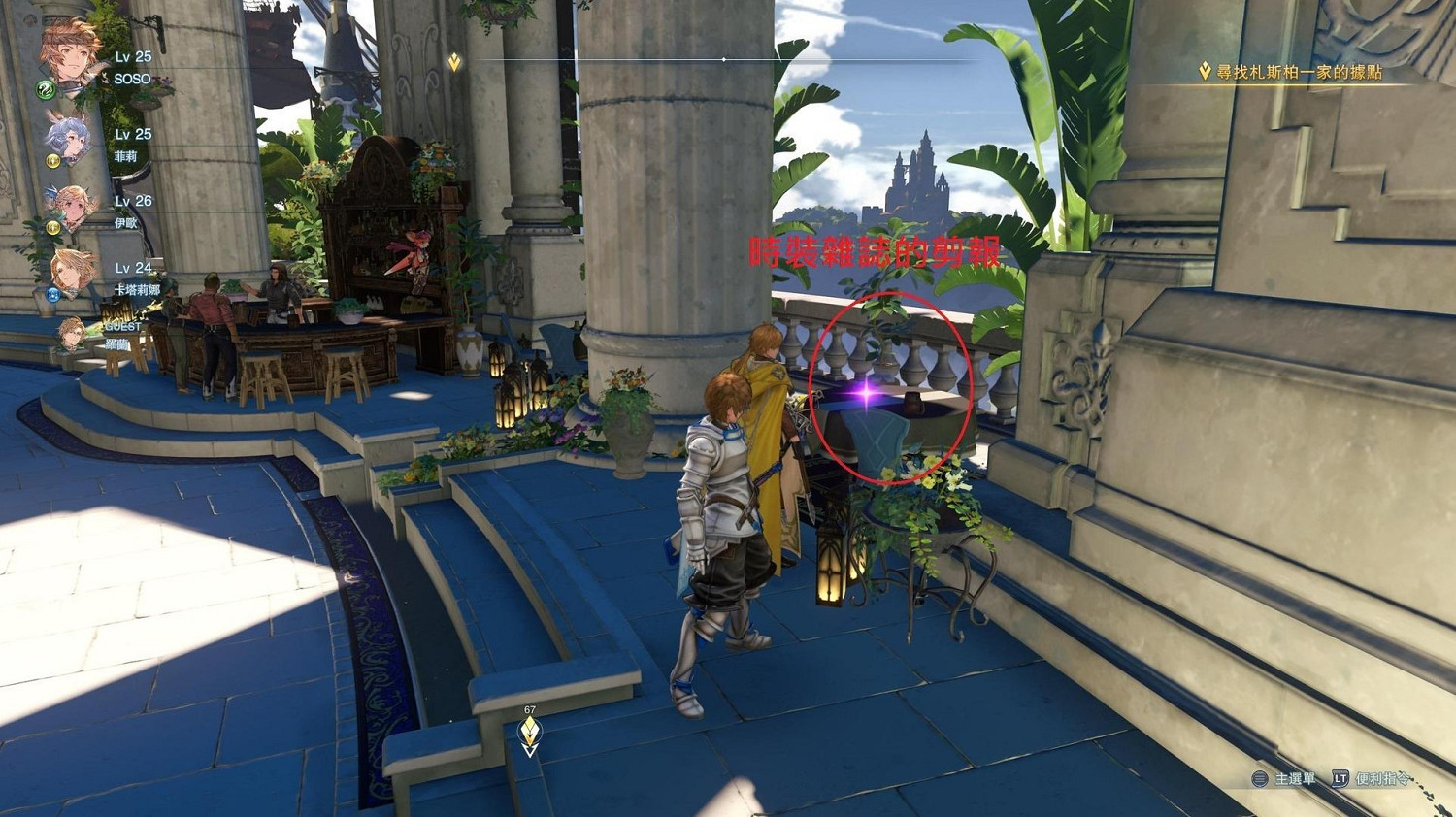The image size is (1456, 817).
Task: Toggle the 主選單 menu button icon
Action: click(x=1259, y=778)
